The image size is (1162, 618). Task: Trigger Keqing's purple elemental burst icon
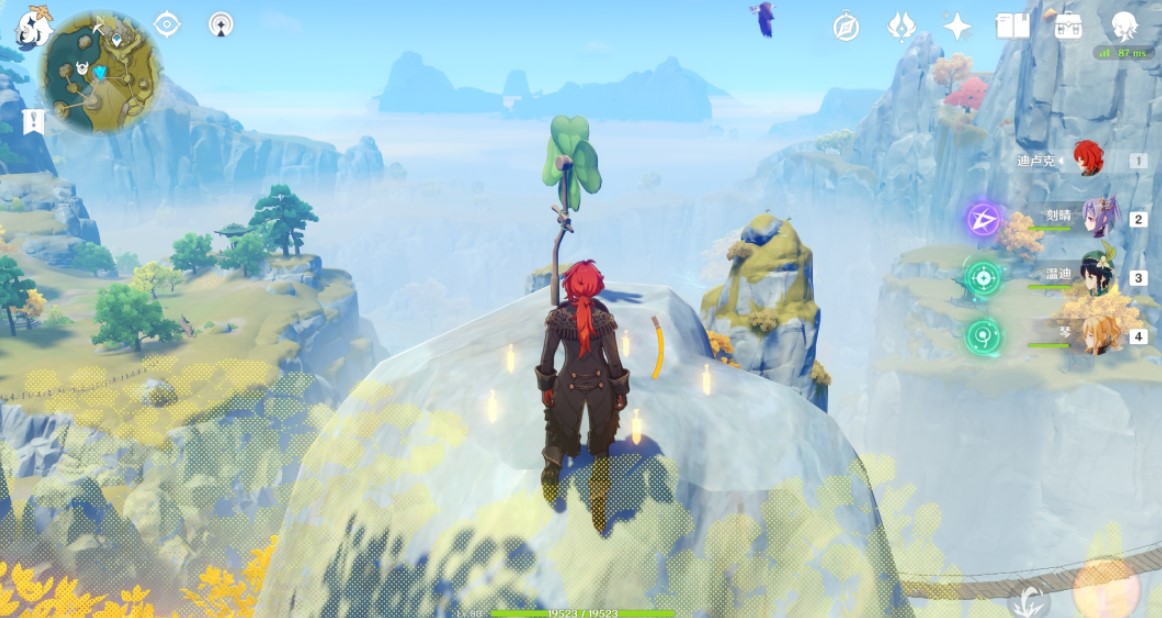983,219
